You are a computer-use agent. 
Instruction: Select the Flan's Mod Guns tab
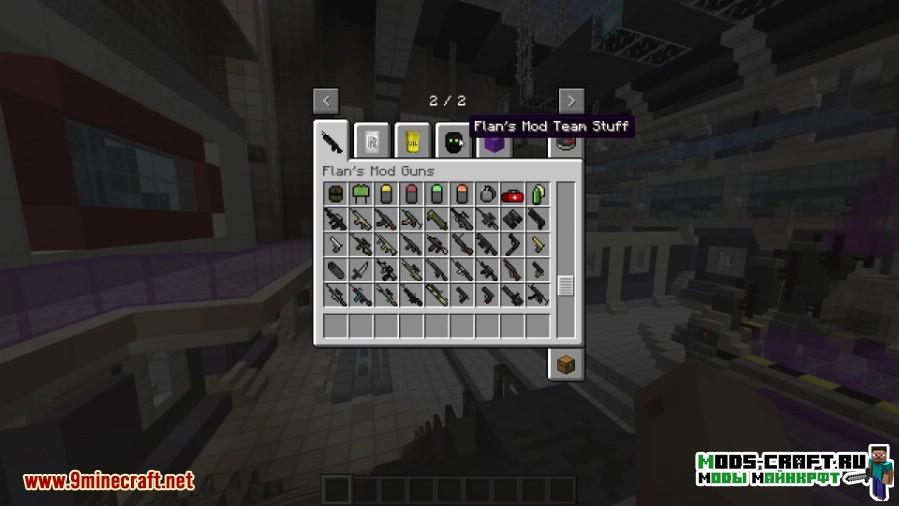tap(333, 139)
